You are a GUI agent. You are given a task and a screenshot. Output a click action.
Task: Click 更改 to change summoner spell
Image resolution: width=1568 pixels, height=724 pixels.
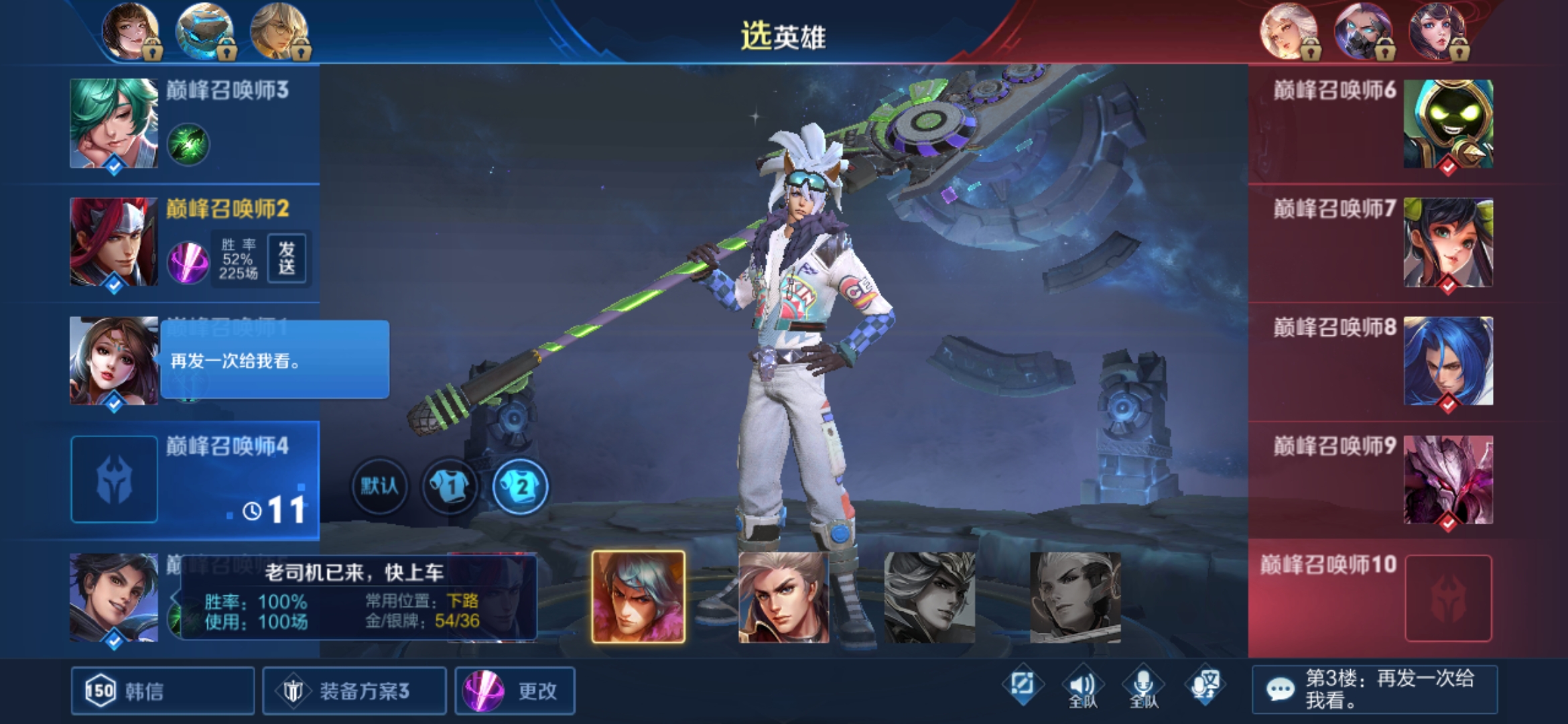(515, 690)
